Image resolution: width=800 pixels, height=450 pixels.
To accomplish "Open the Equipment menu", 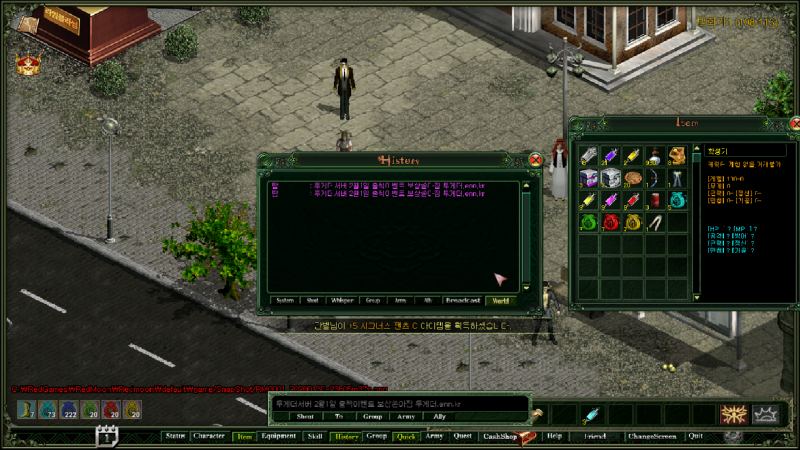I will pyautogui.click(x=278, y=436).
